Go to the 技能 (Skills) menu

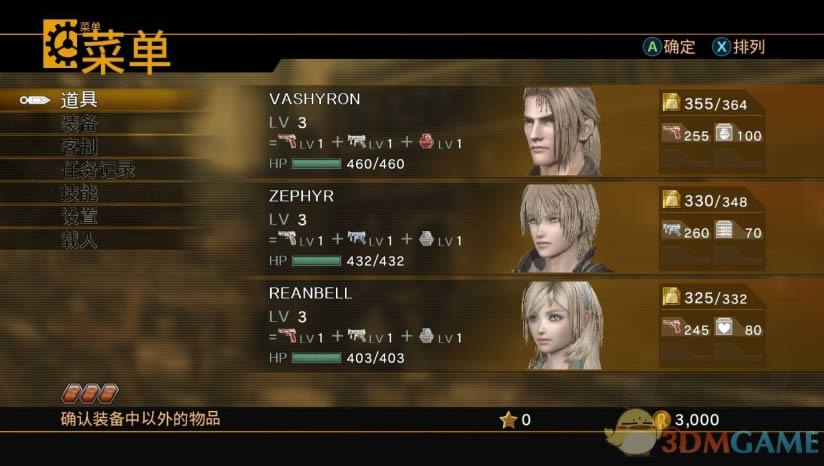(80, 193)
